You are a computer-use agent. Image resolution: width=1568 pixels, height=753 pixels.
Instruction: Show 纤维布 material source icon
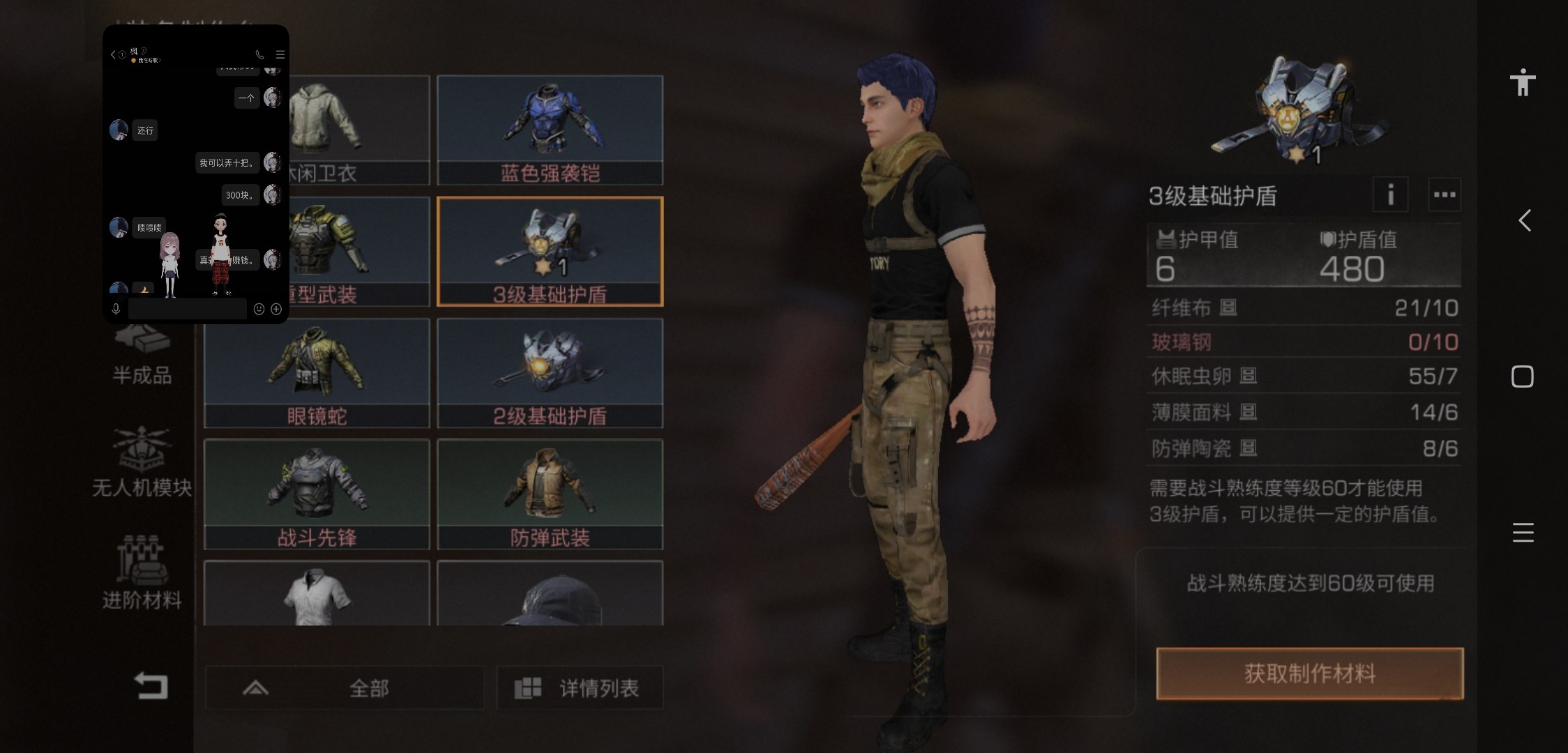point(1228,307)
